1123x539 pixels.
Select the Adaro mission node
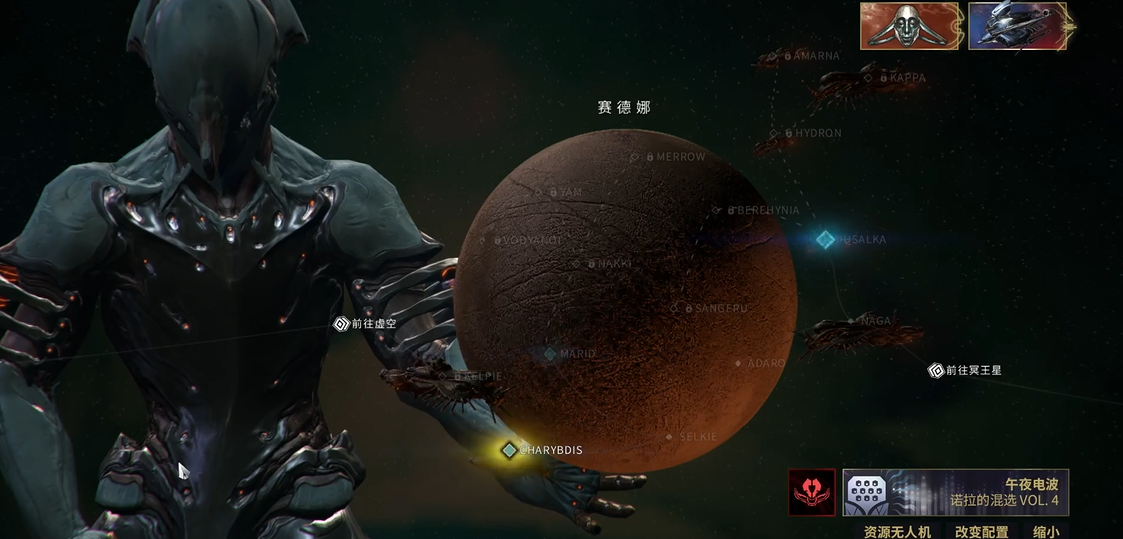(x=739, y=363)
